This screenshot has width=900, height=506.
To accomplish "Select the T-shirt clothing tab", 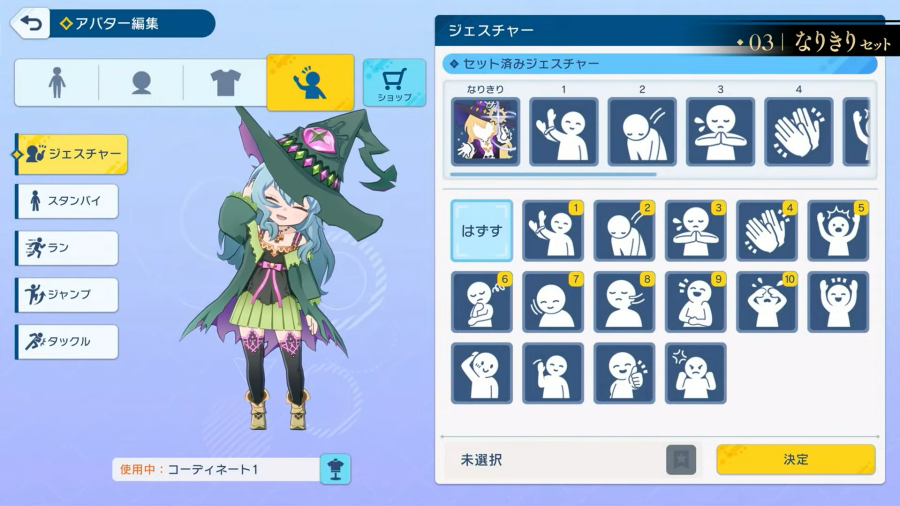I will pyautogui.click(x=226, y=83).
